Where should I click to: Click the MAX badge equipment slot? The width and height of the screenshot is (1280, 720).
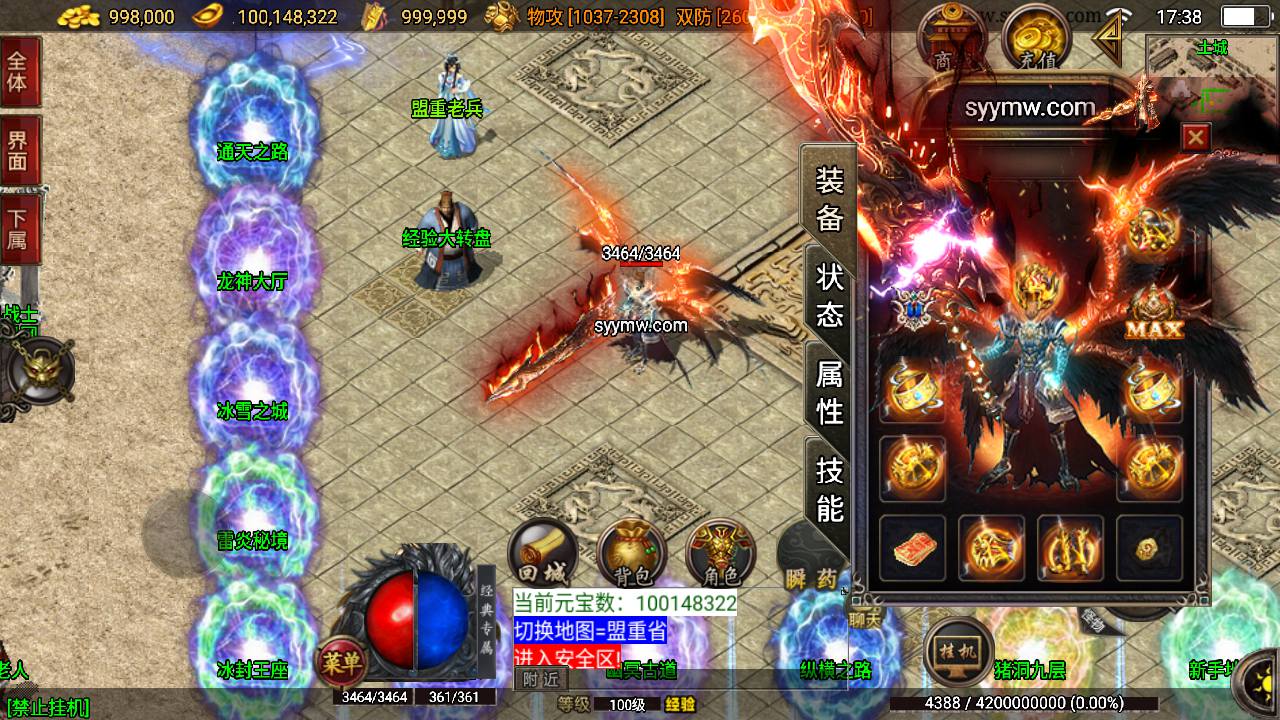1153,315
